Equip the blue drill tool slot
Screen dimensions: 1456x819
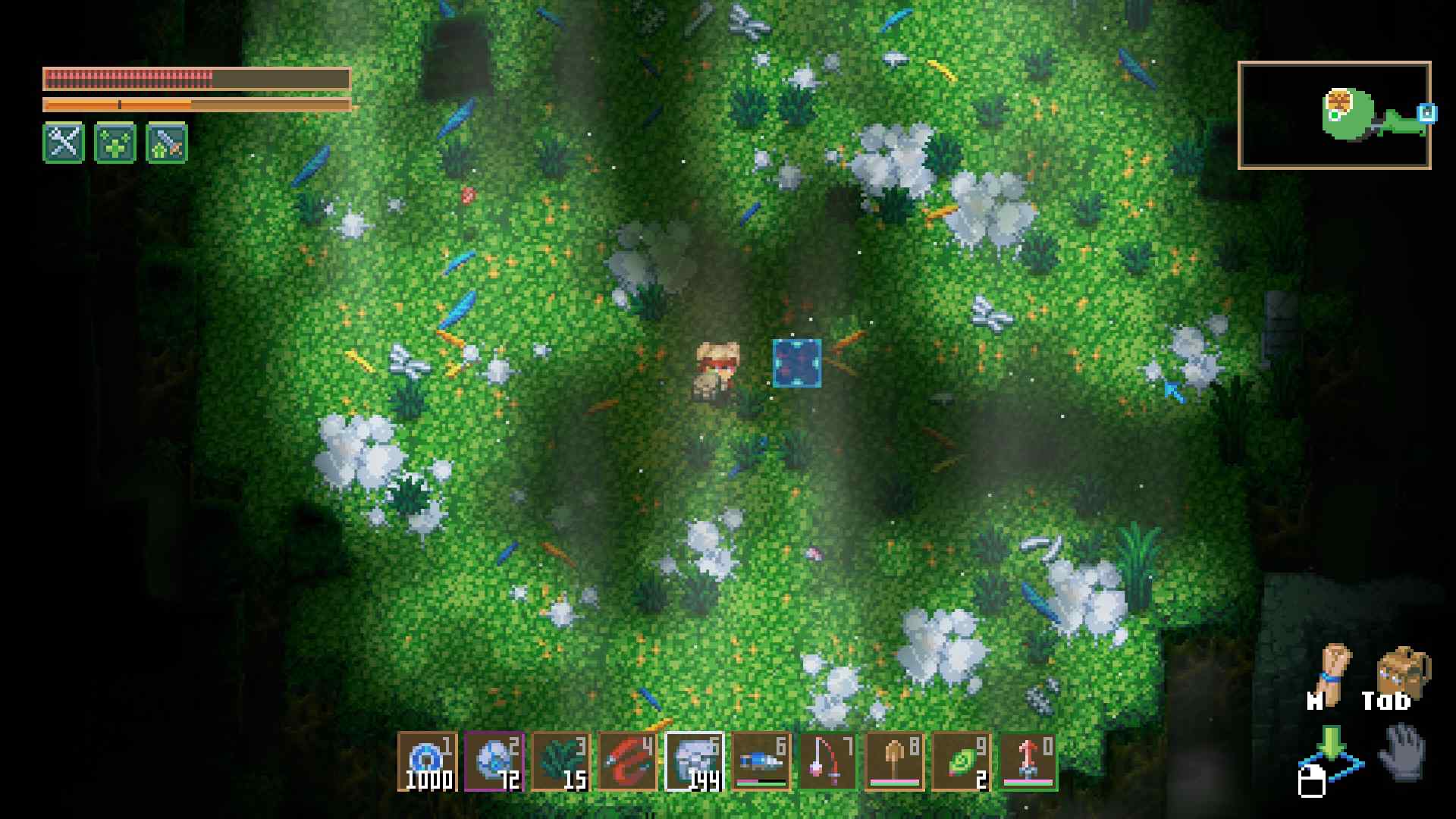(x=761, y=761)
